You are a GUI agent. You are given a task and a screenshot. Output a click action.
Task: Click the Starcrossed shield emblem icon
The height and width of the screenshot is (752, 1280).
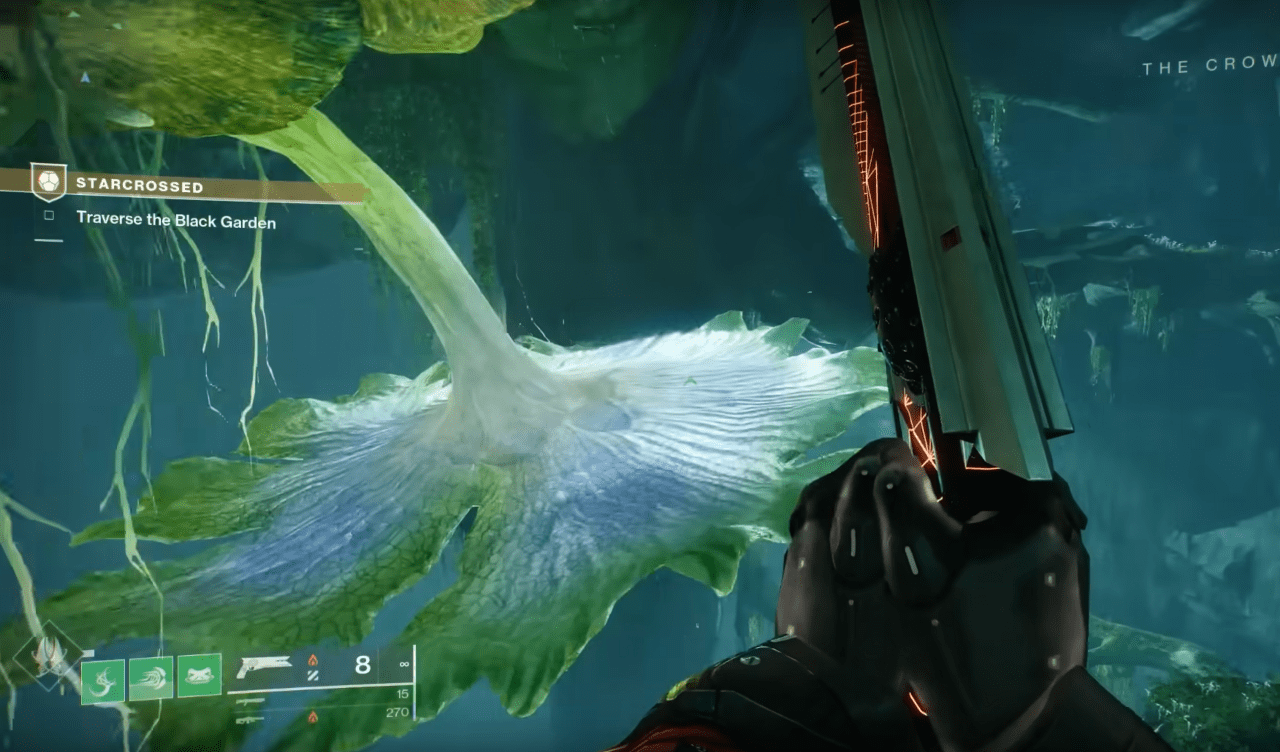tap(48, 182)
